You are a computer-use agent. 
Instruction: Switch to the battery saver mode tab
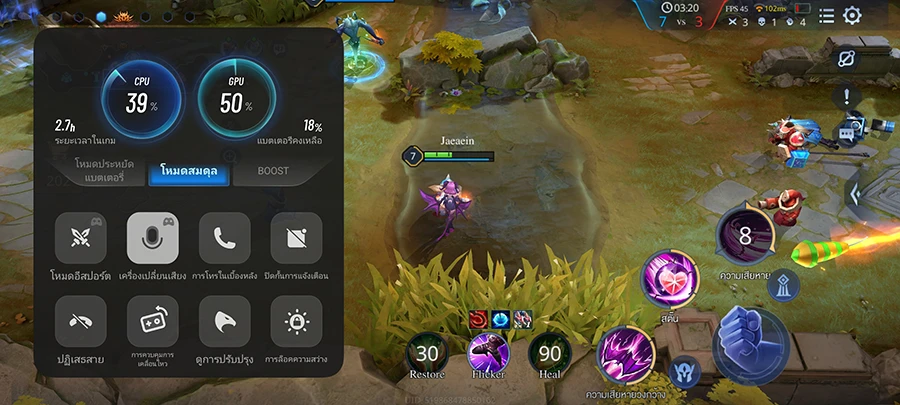105,170
